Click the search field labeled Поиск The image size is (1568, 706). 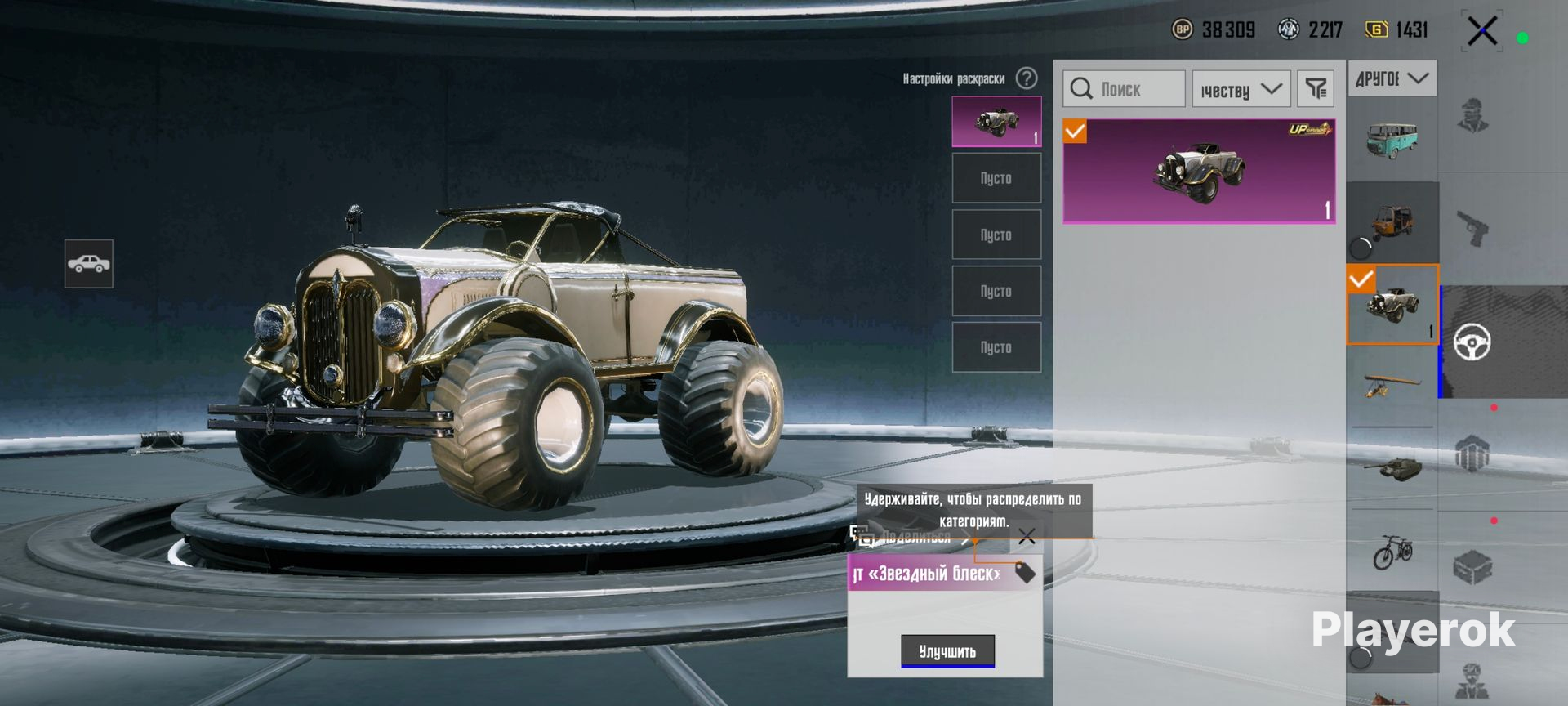[1124, 89]
